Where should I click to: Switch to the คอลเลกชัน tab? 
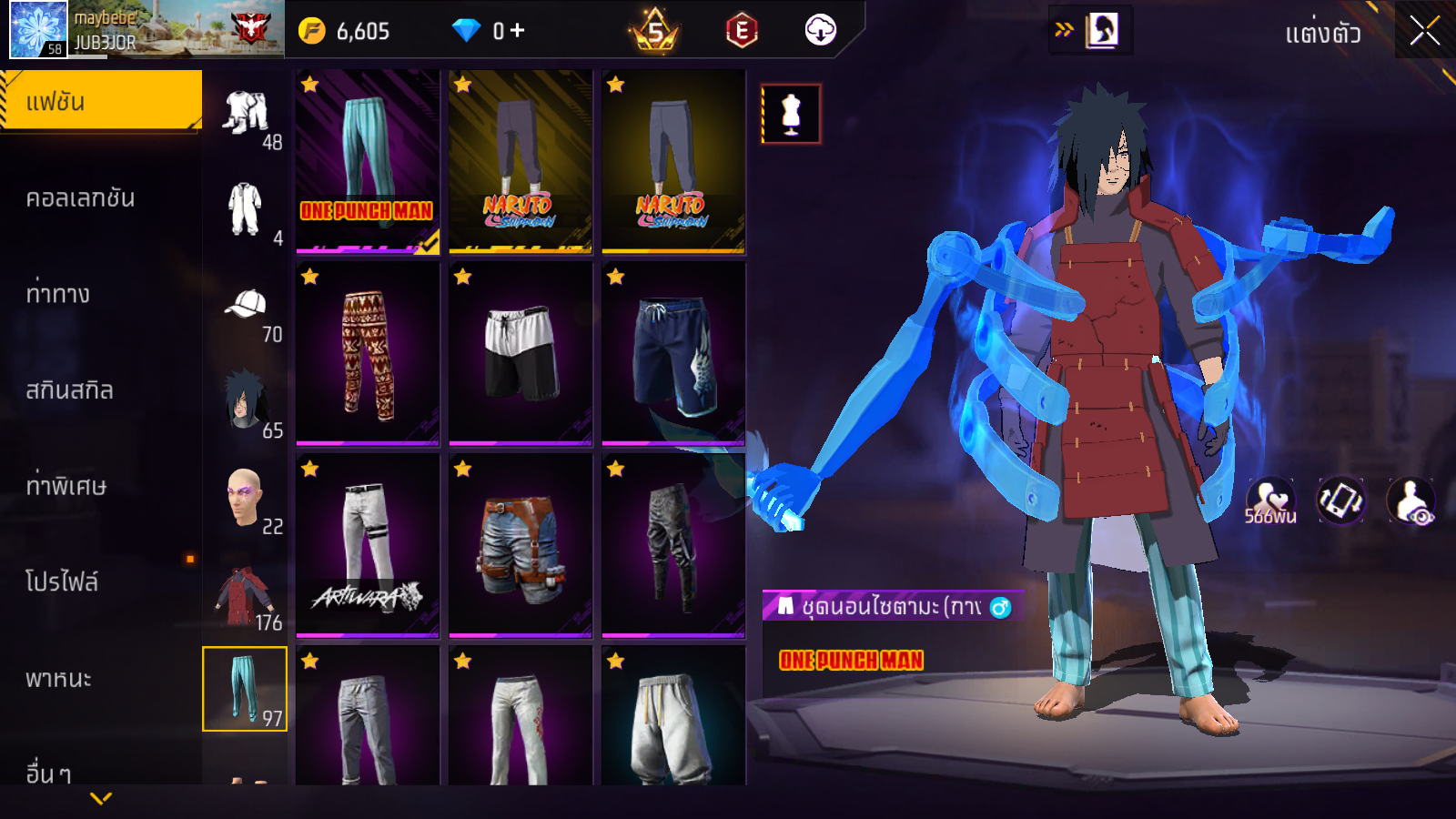tap(81, 198)
